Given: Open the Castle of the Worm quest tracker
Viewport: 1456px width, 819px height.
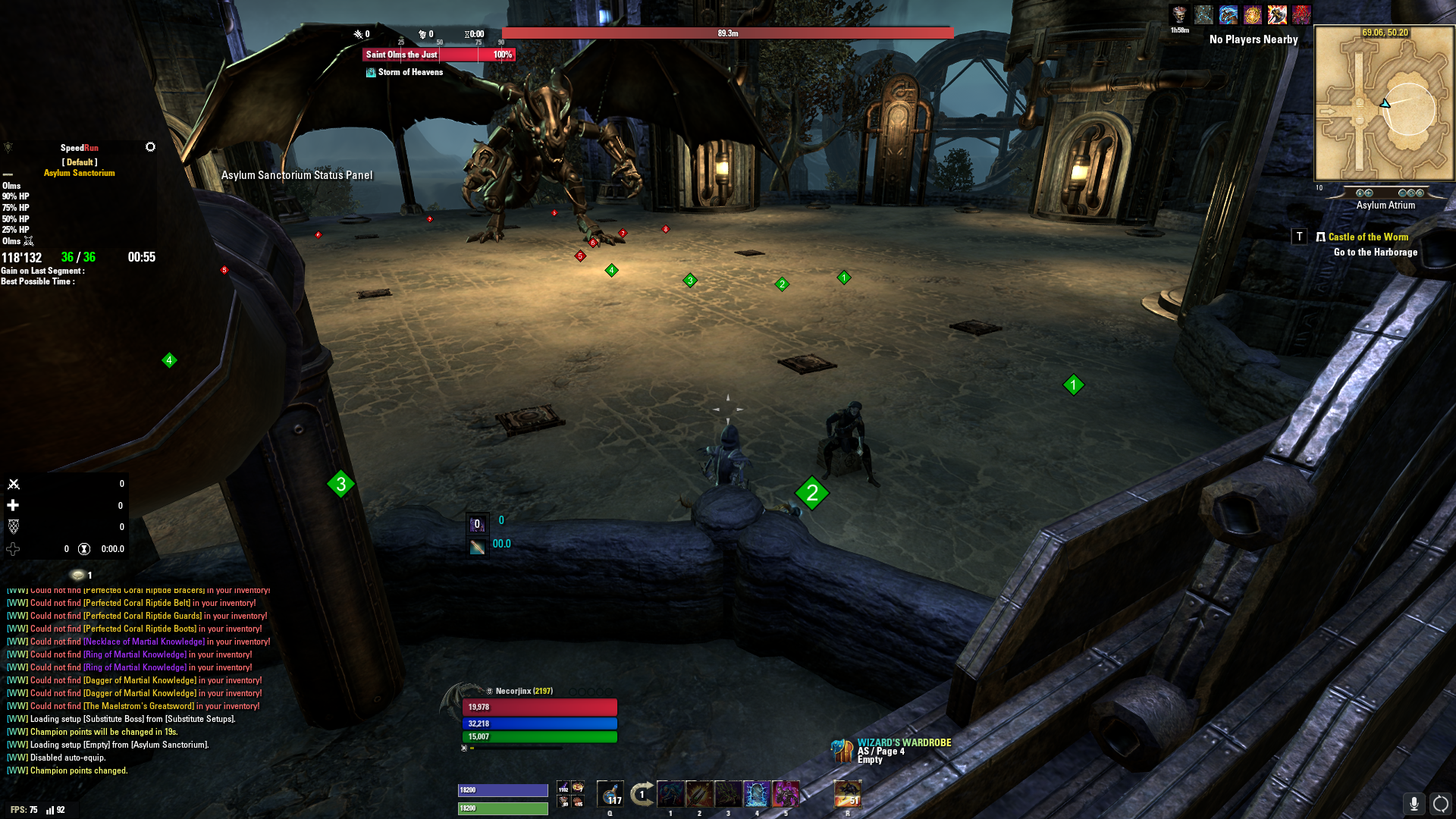Looking at the screenshot, I should (x=1367, y=237).
